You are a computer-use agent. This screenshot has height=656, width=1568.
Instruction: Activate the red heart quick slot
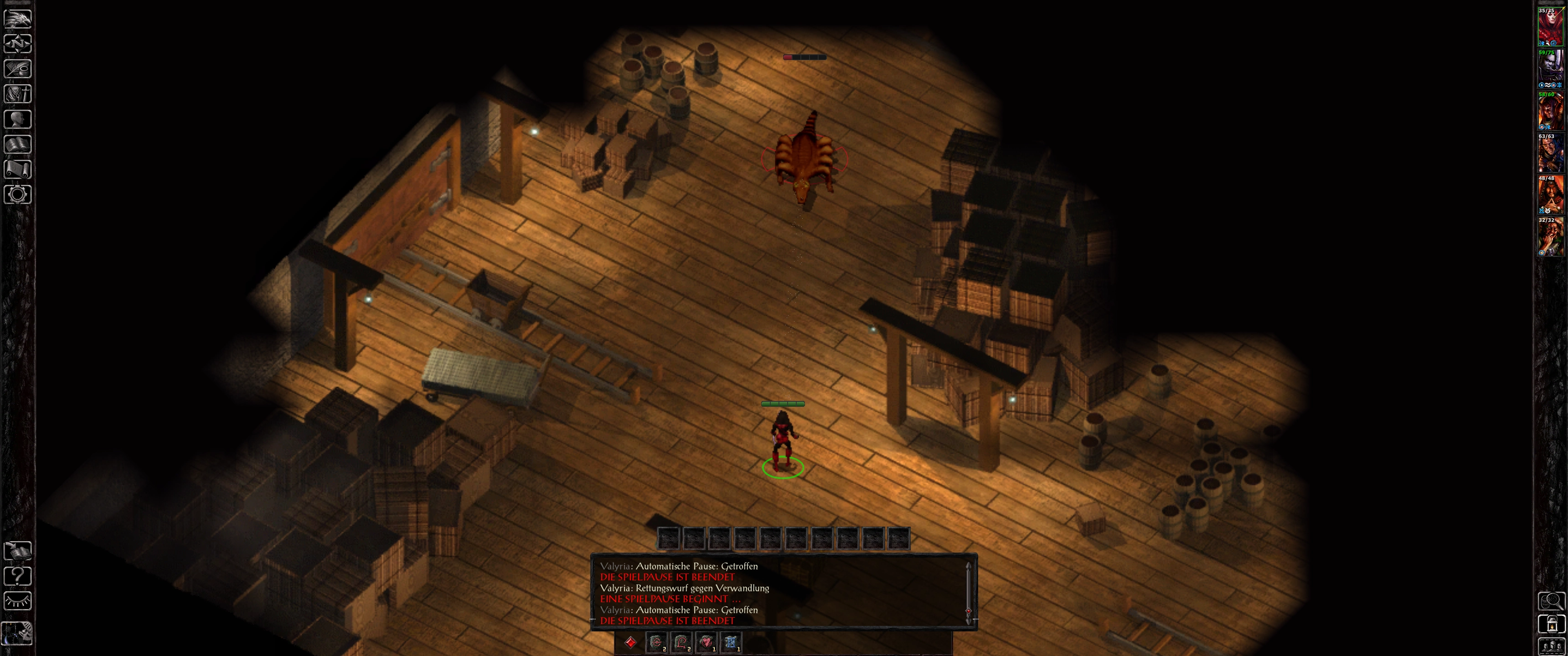(706, 642)
